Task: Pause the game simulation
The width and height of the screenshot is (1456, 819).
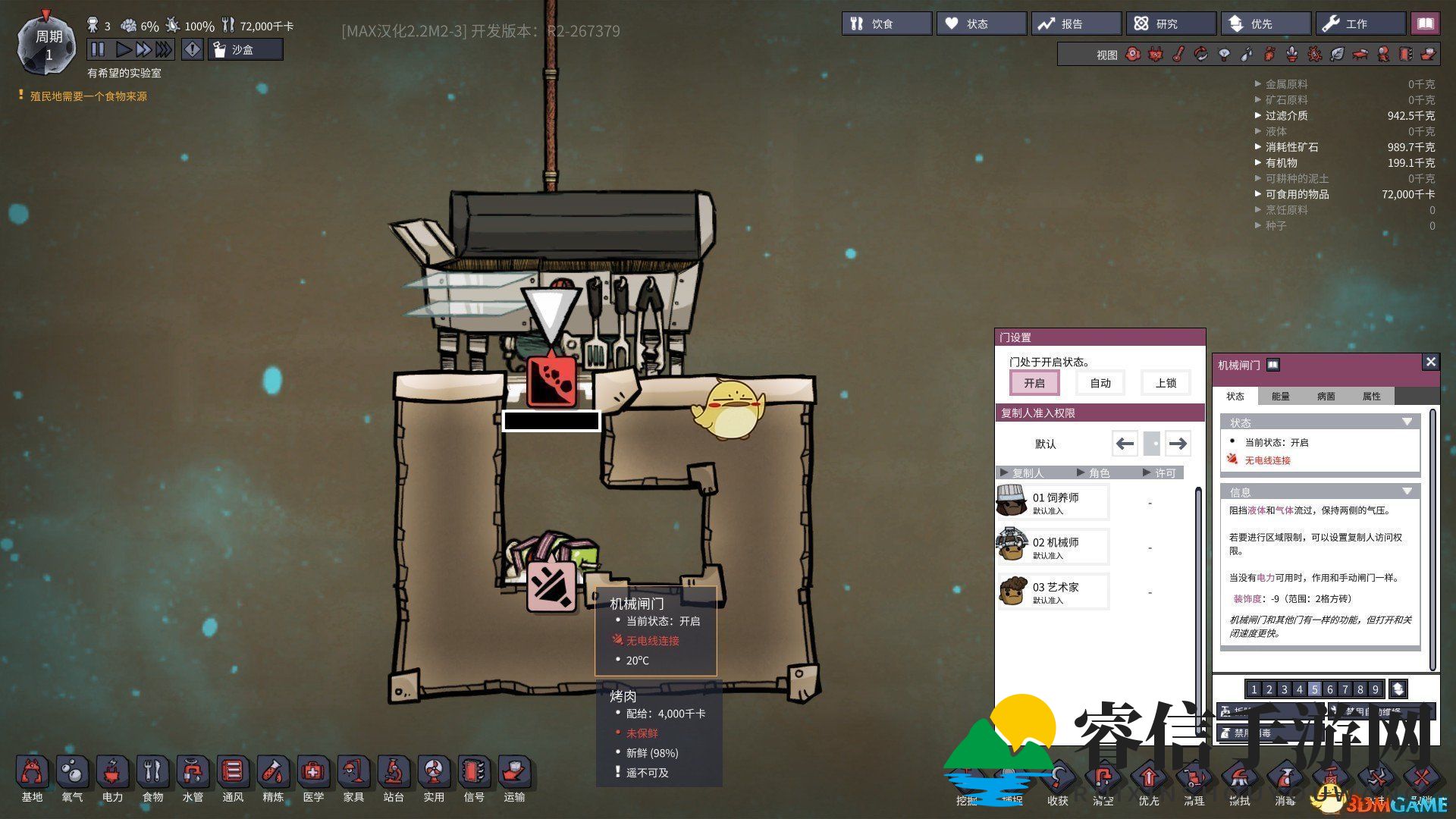Action: tap(98, 50)
